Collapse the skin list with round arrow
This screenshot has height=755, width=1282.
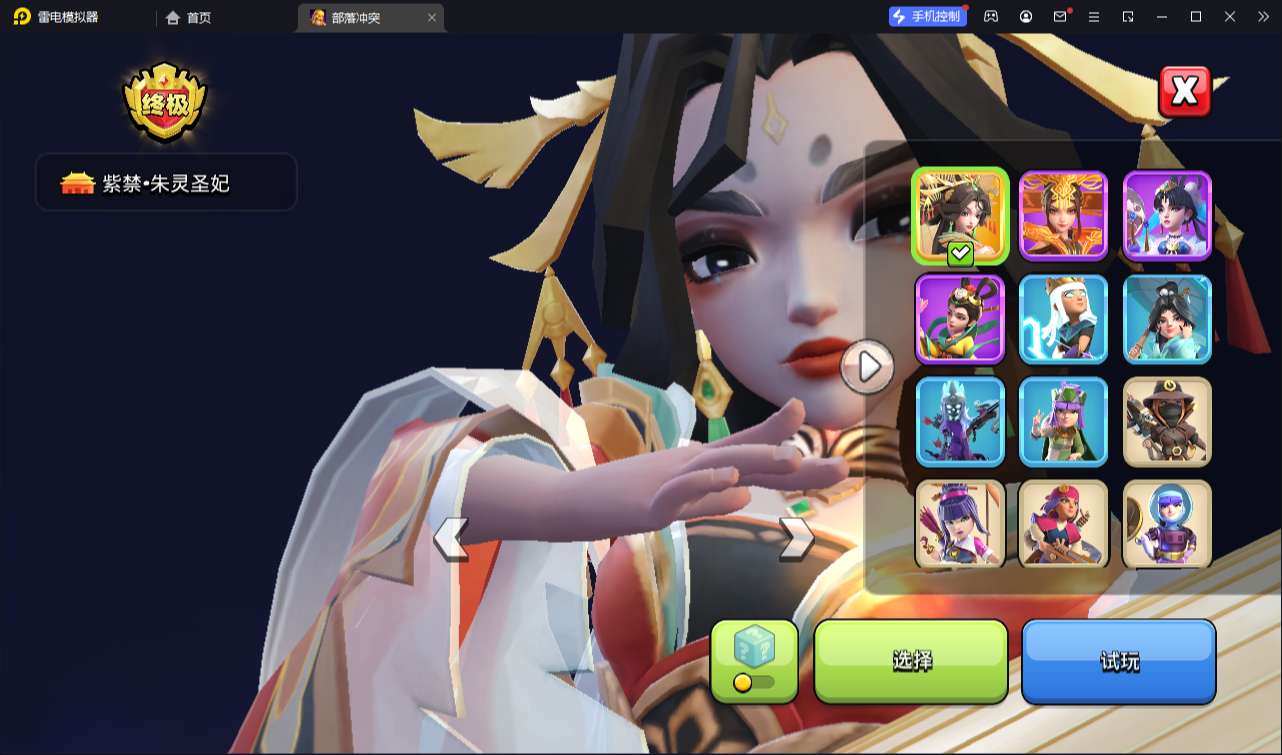pos(867,367)
